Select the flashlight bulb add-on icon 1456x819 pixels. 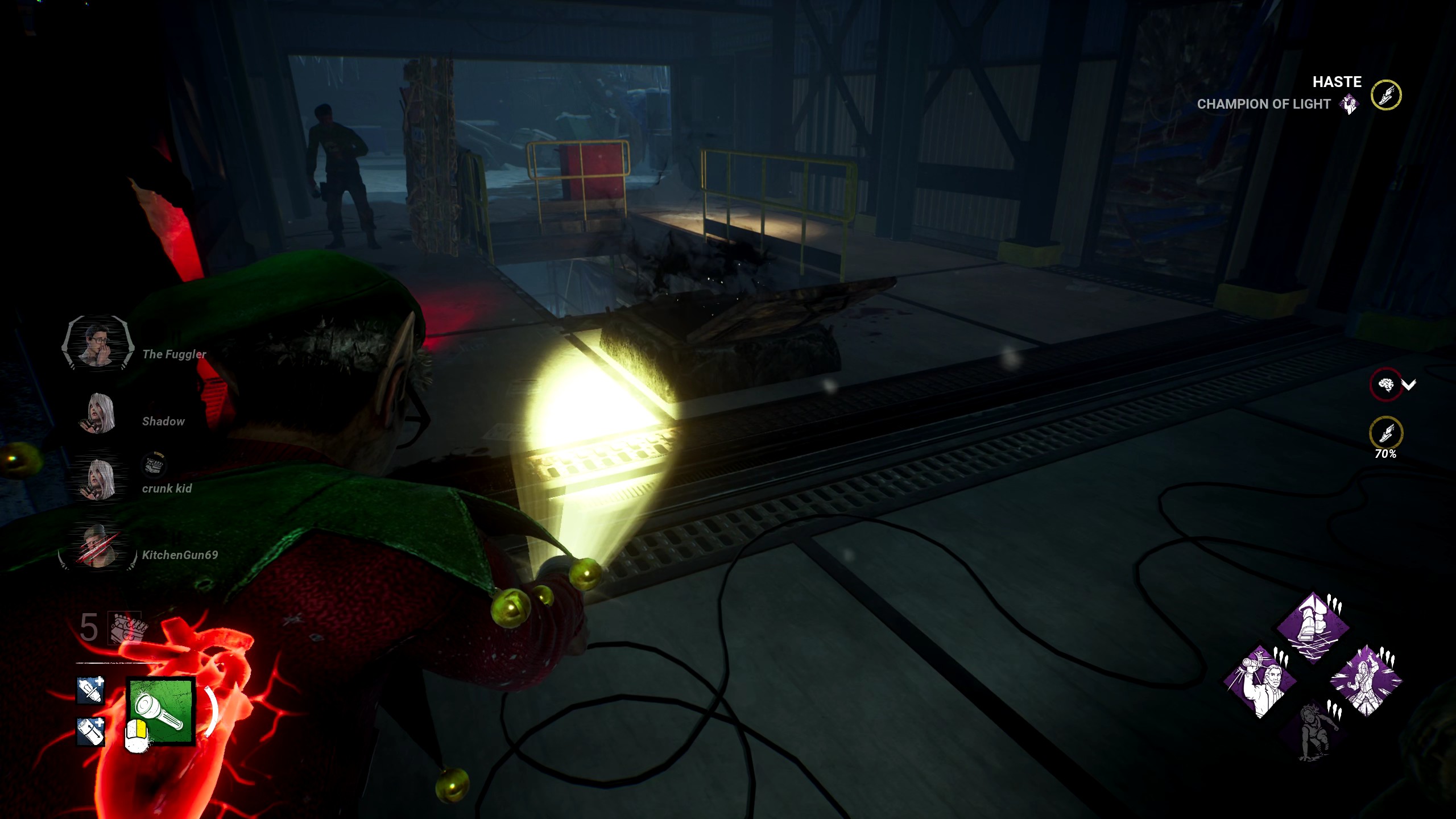click(x=90, y=690)
